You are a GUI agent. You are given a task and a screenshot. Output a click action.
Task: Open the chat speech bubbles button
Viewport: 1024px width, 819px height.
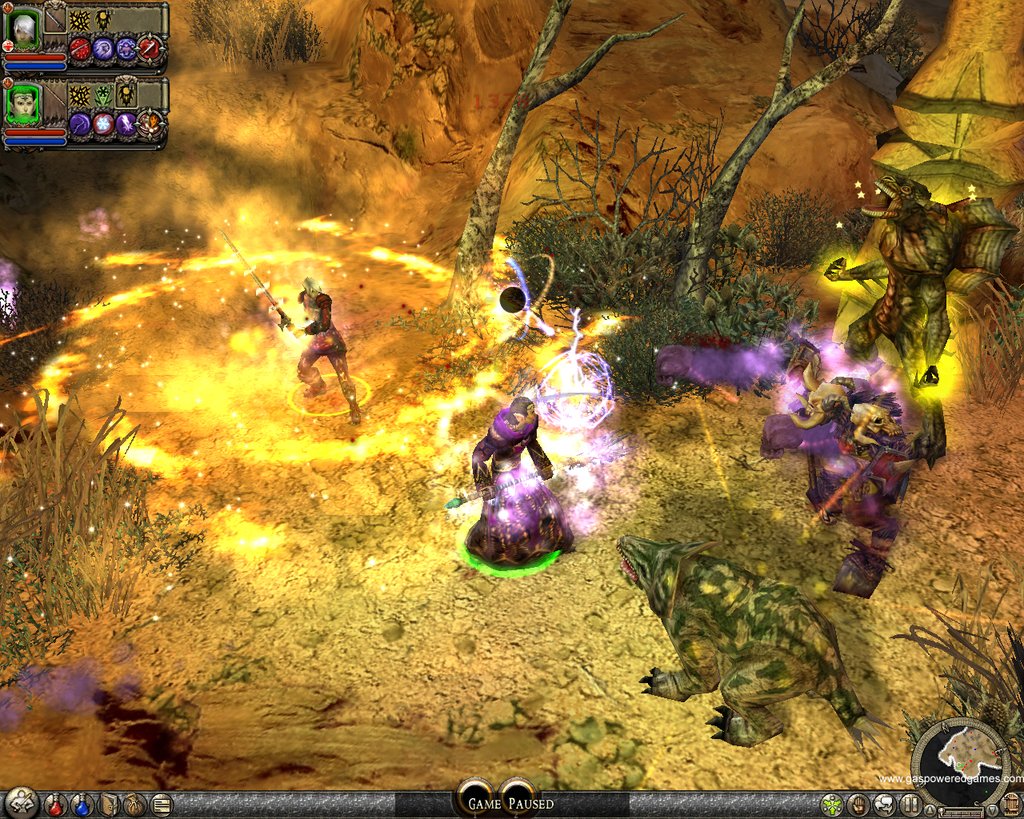pyautogui.click(x=884, y=804)
